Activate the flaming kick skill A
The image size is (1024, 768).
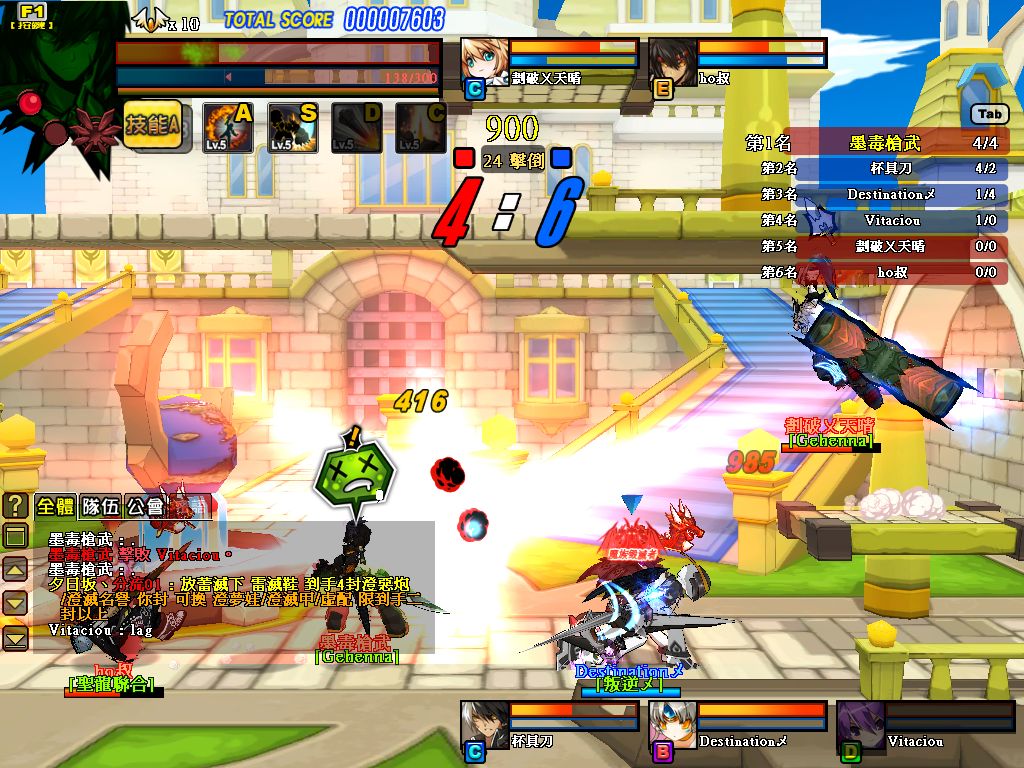point(225,128)
